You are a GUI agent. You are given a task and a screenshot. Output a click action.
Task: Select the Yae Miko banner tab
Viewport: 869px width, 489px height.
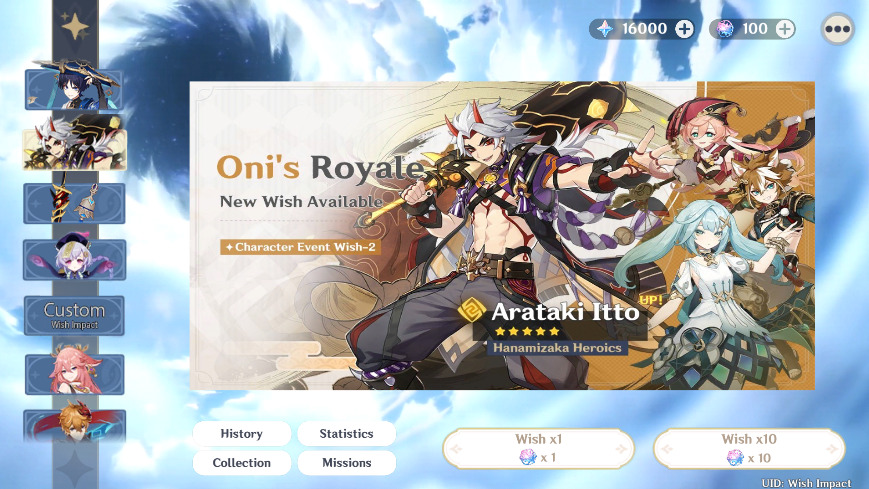pyautogui.click(x=74, y=373)
